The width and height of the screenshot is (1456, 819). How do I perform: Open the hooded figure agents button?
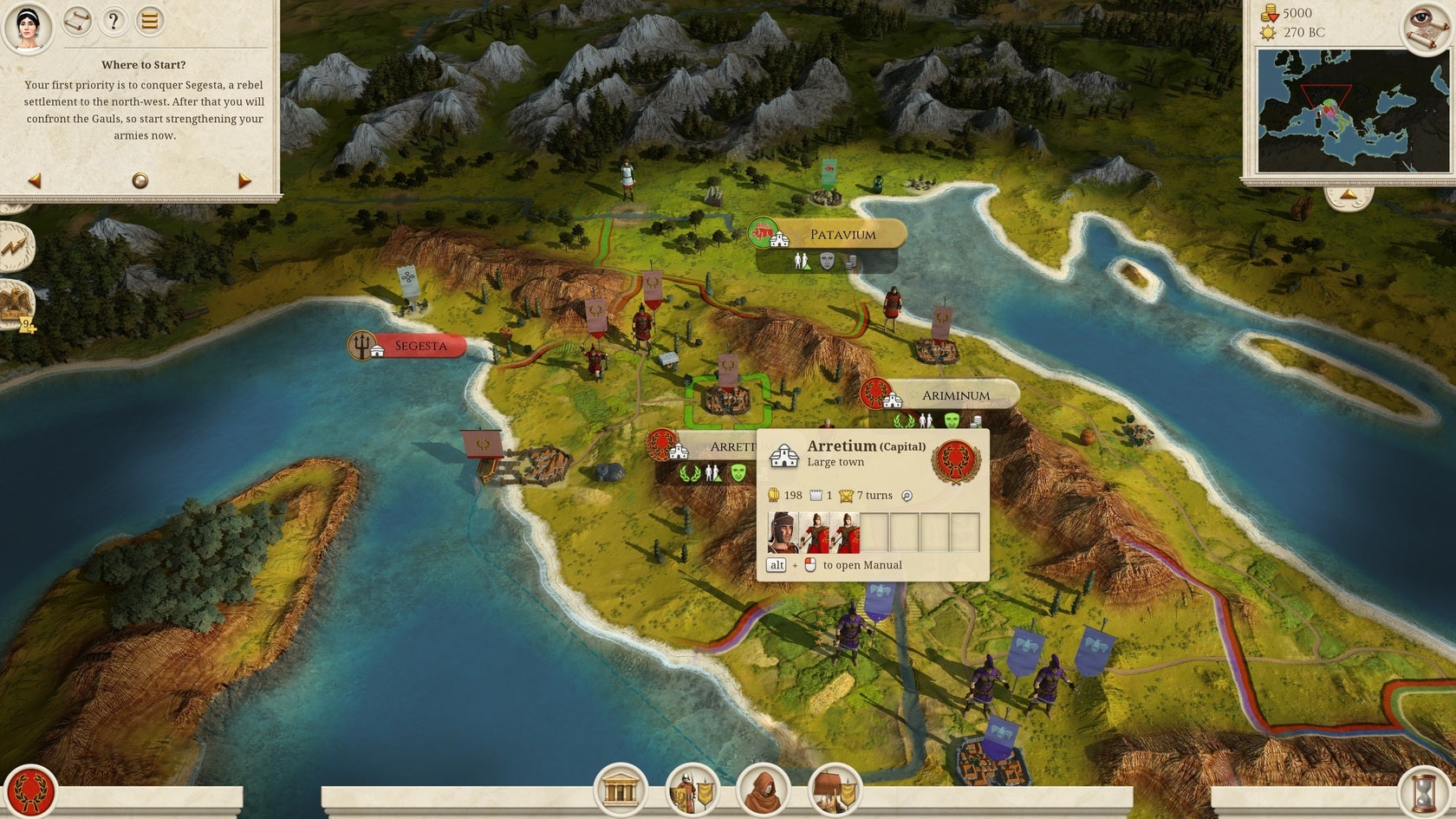[763, 790]
